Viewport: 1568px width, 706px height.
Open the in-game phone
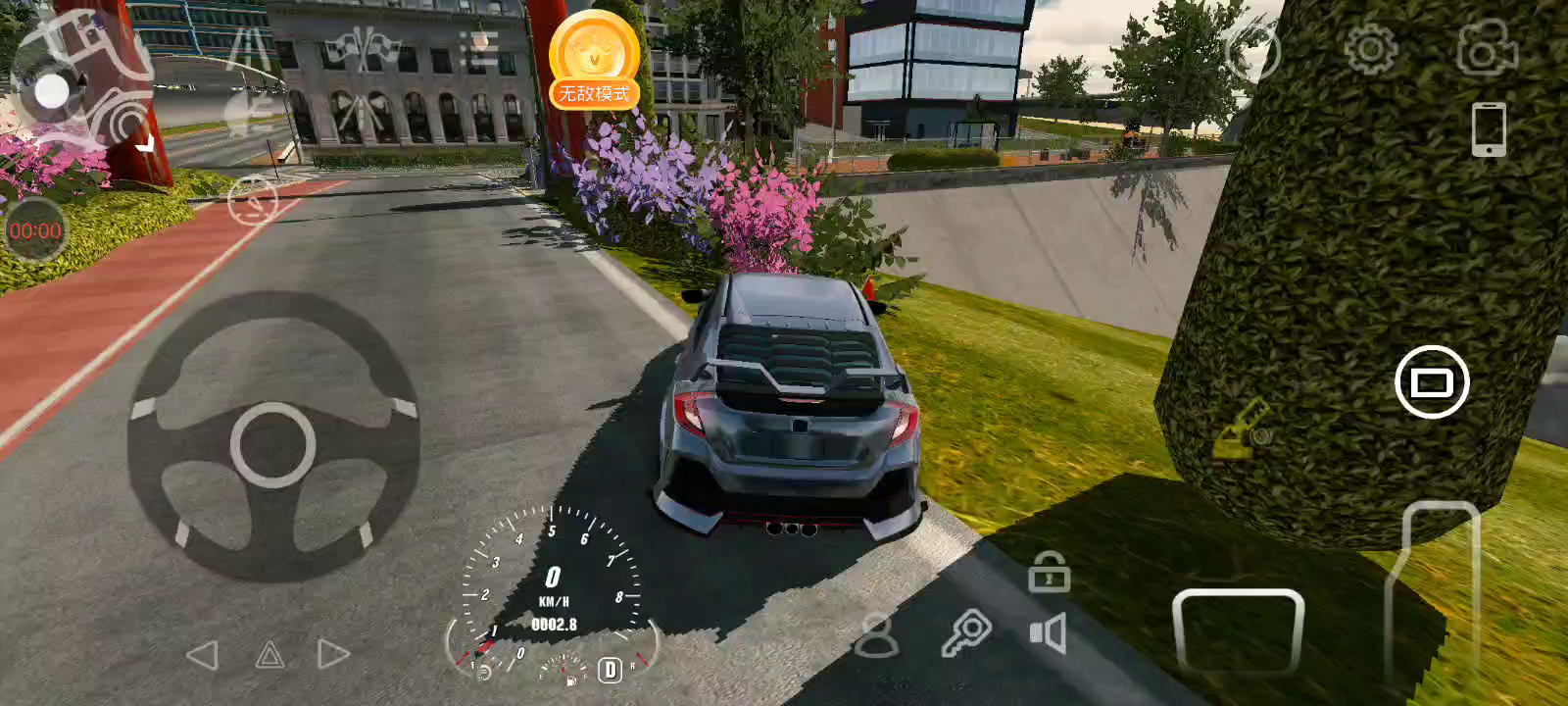1489,128
